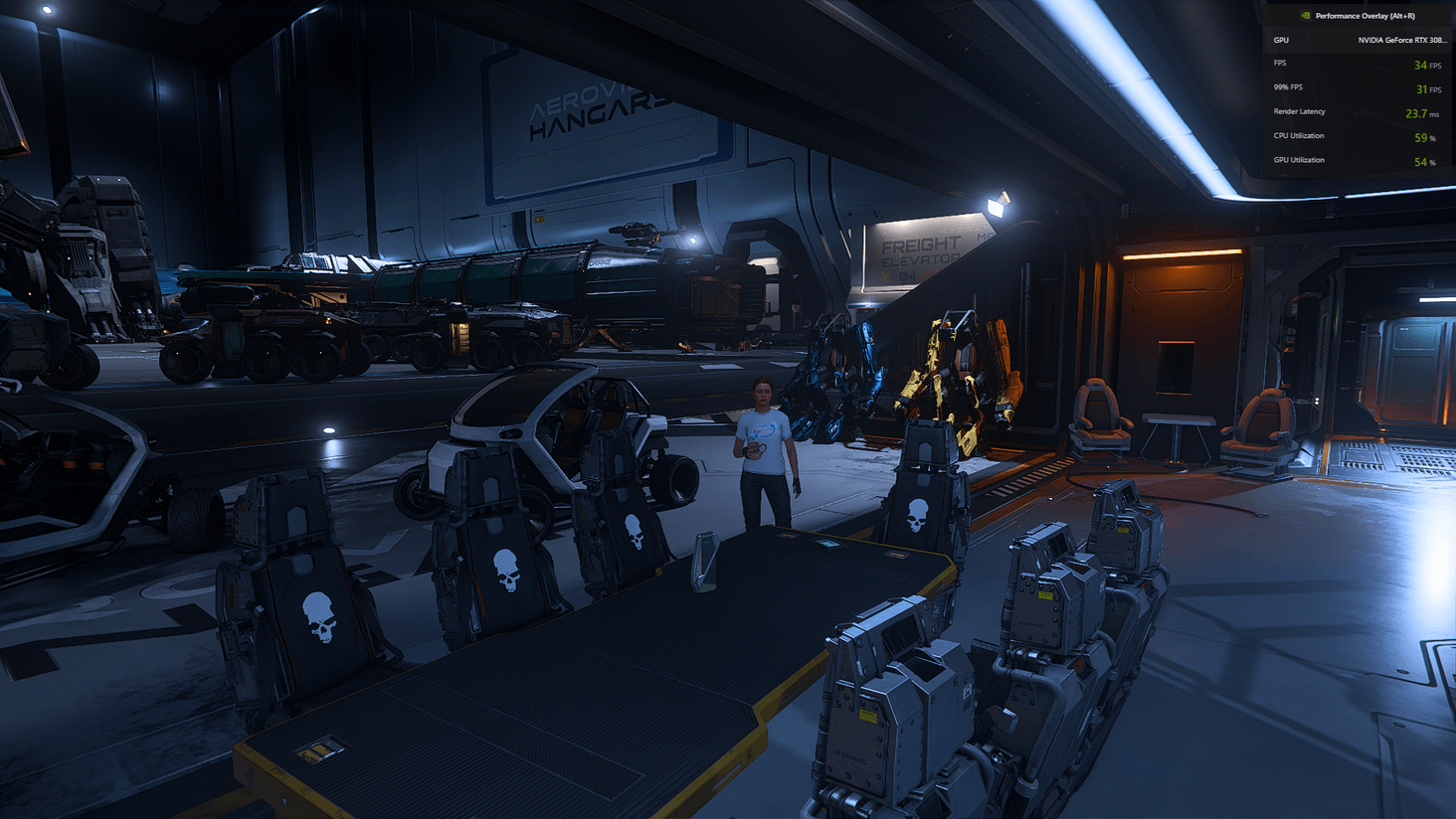Expand the Render Latency entry

[1353, 112]
